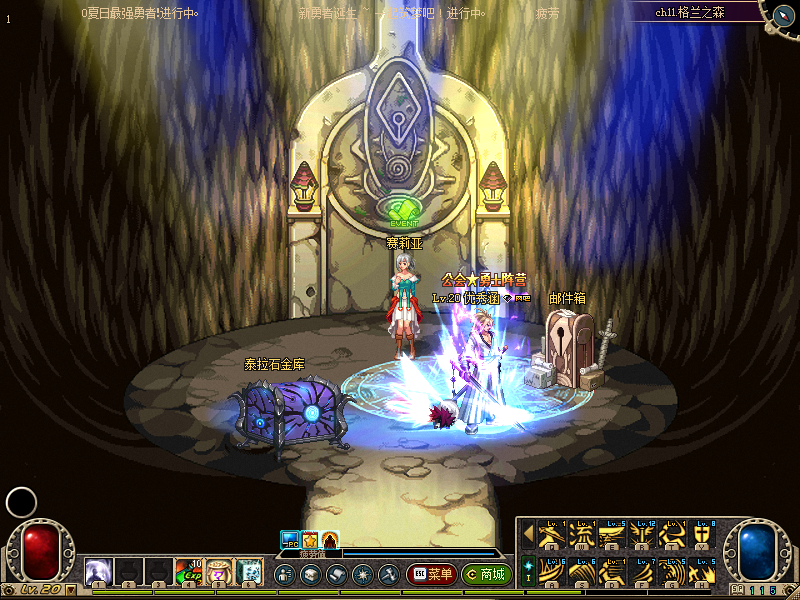Toggle the green crystal skill-set switch
The height and width of the screenshot is (600, 800).
point(528,567)
